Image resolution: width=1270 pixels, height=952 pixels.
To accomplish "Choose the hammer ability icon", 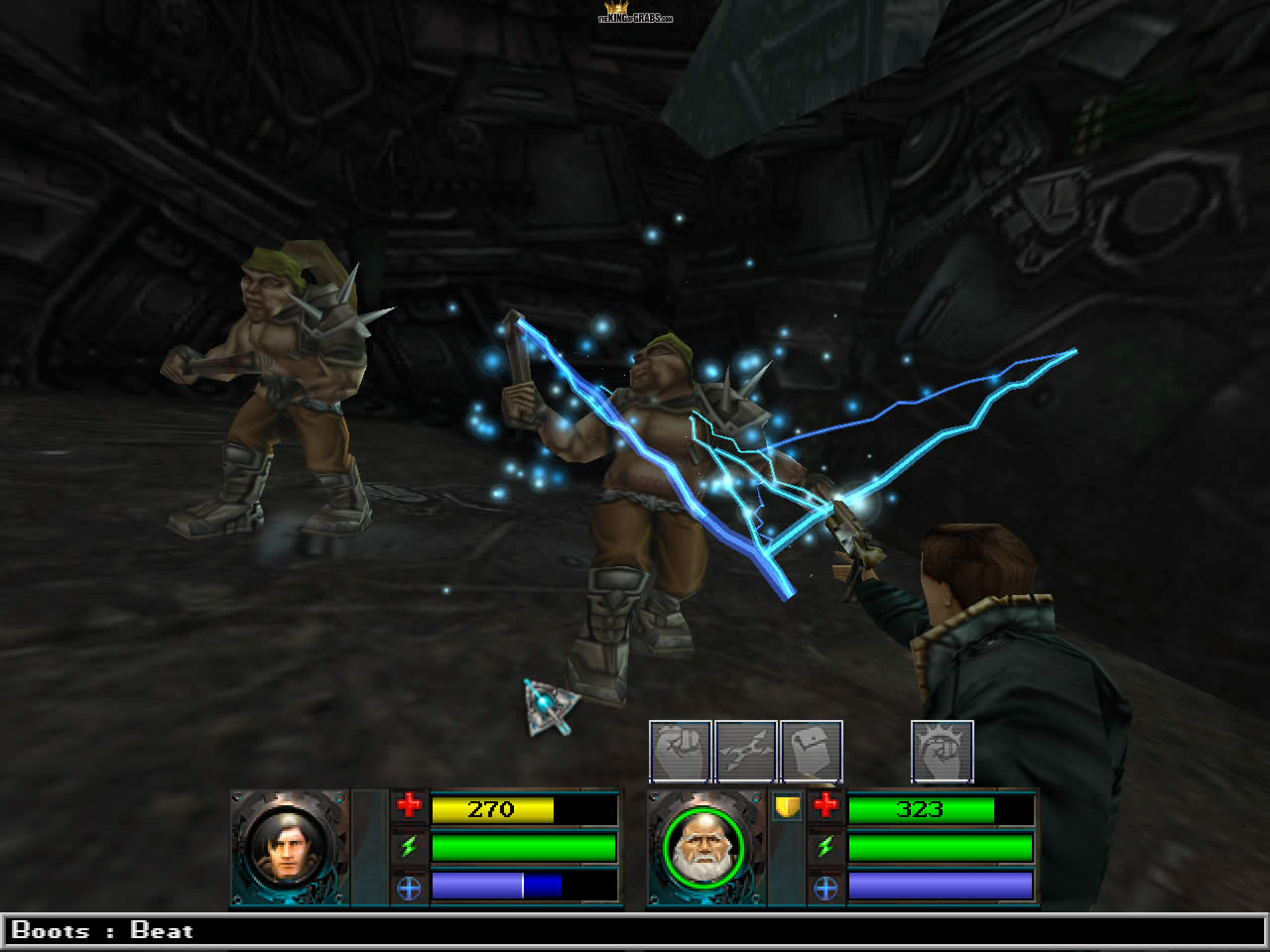I will pos(812,752).
